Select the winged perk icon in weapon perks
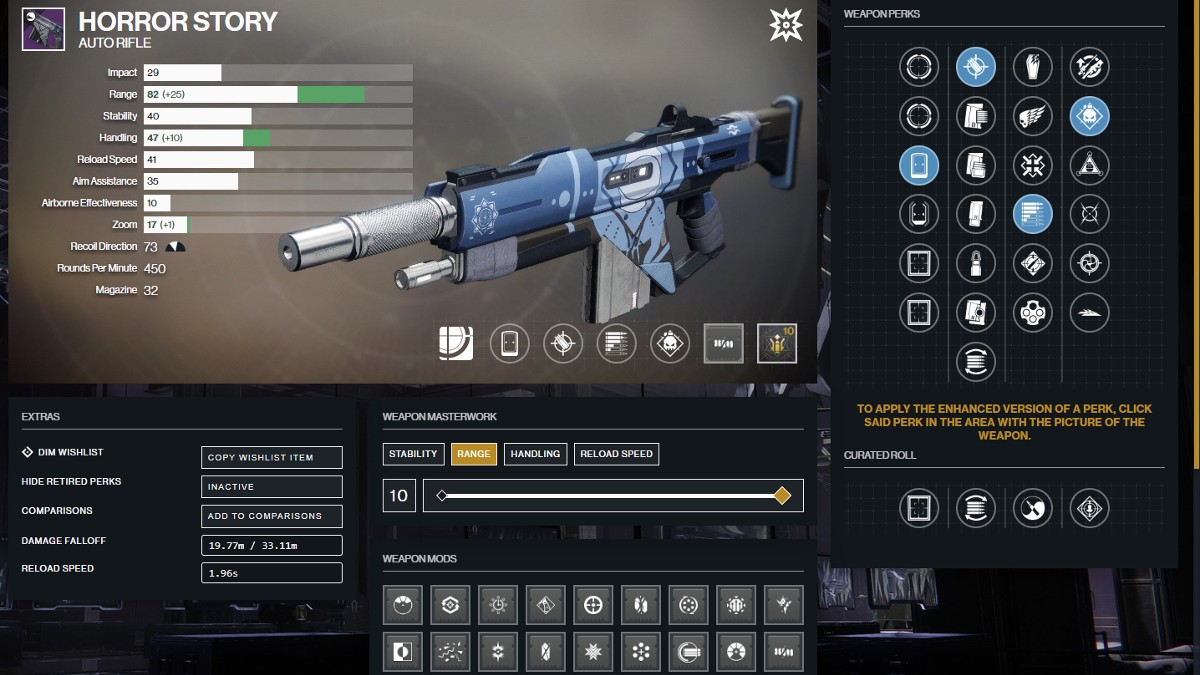The height and width of the screenshot is (675, 1200). click(x=1032, y=116)
